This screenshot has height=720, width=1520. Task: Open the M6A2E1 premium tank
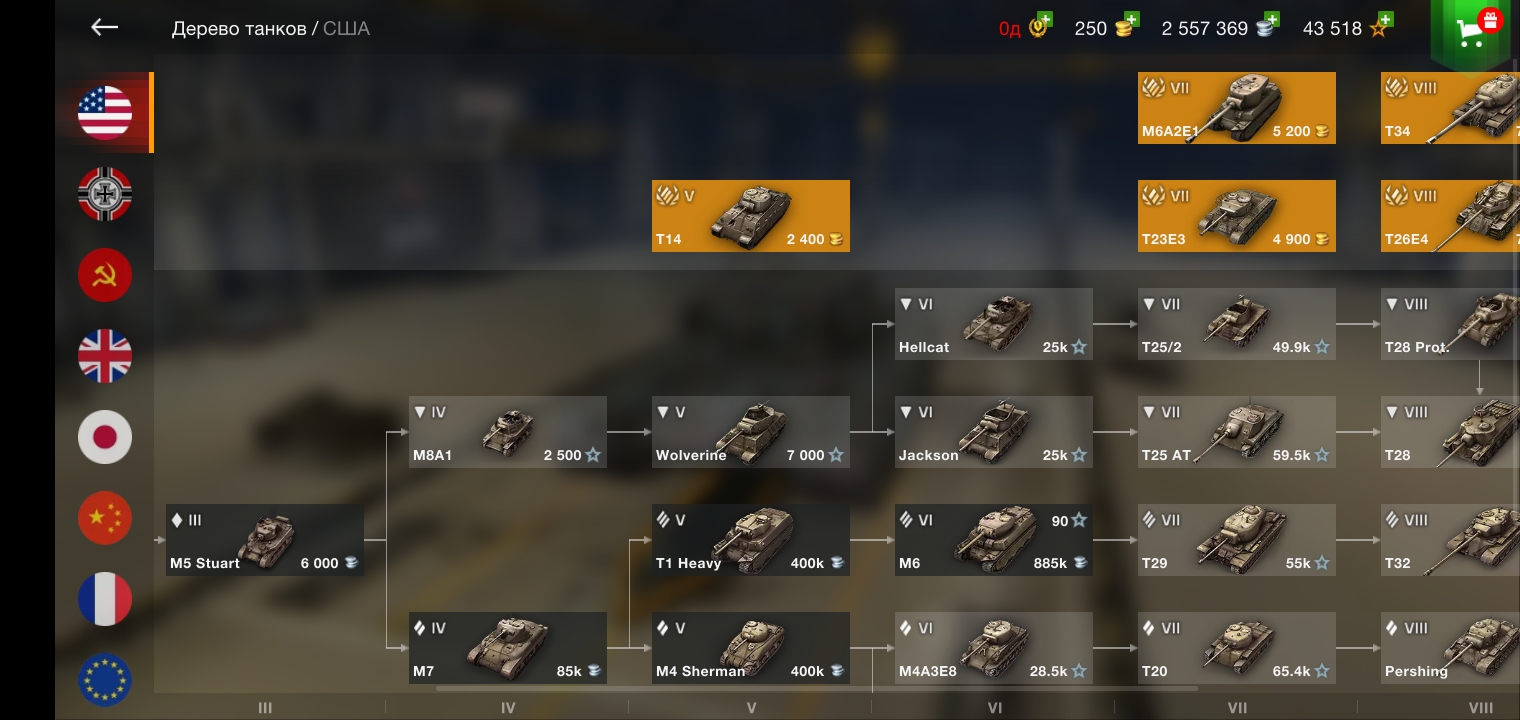tap(1236, 108)
